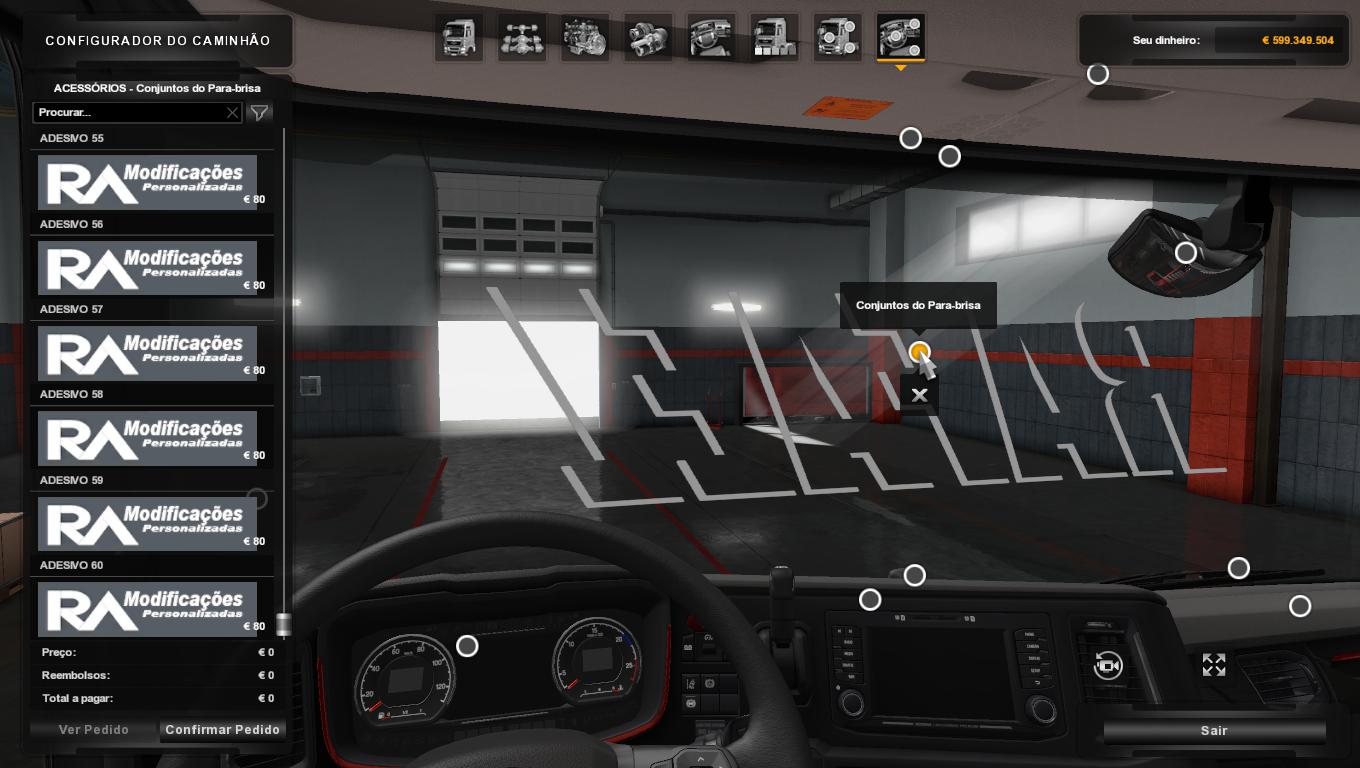The image size is (1360, 768).
Task: Exit the configurator with Sair
Action: click(1214, 731)
